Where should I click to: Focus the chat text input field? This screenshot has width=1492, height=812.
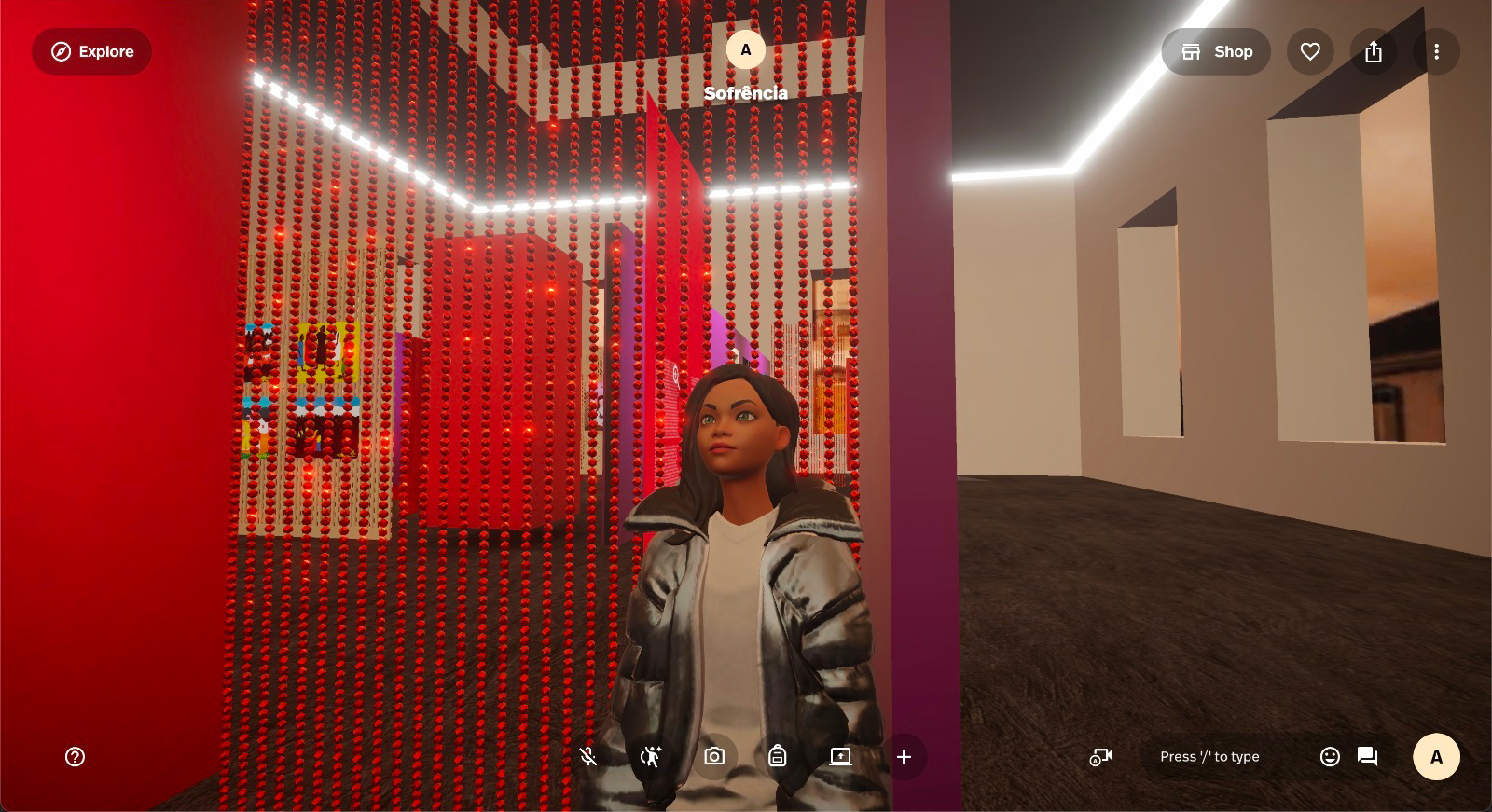coord(1209,757)
